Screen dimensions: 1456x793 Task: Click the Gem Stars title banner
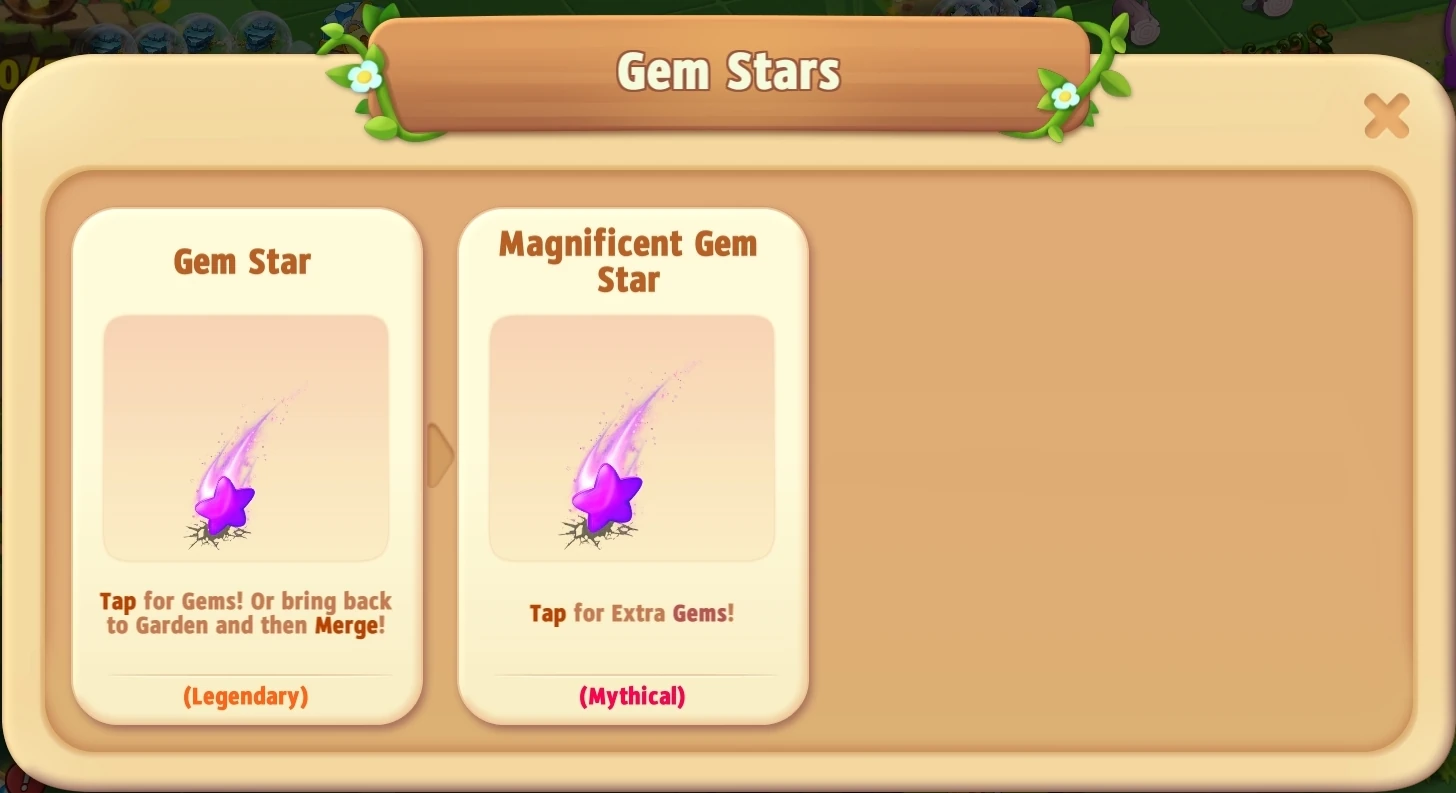(x=727, y=70)
